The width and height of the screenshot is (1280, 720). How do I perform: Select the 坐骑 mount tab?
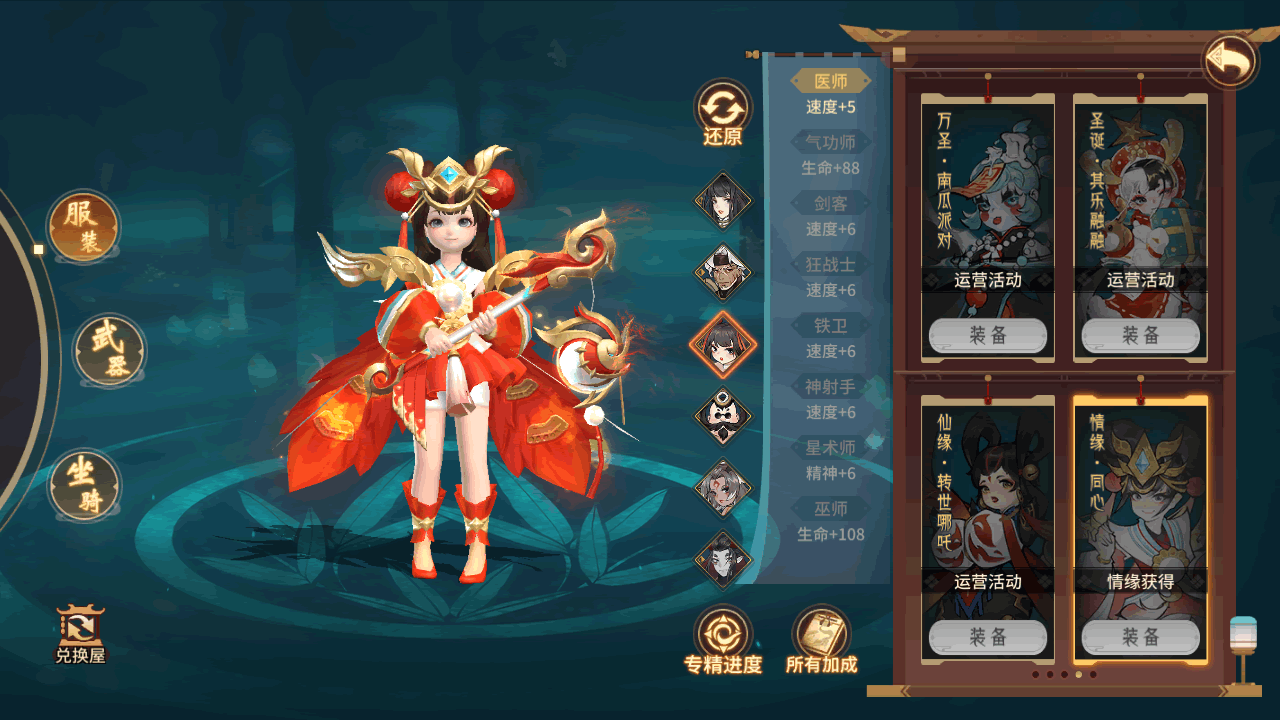point(85,485)
